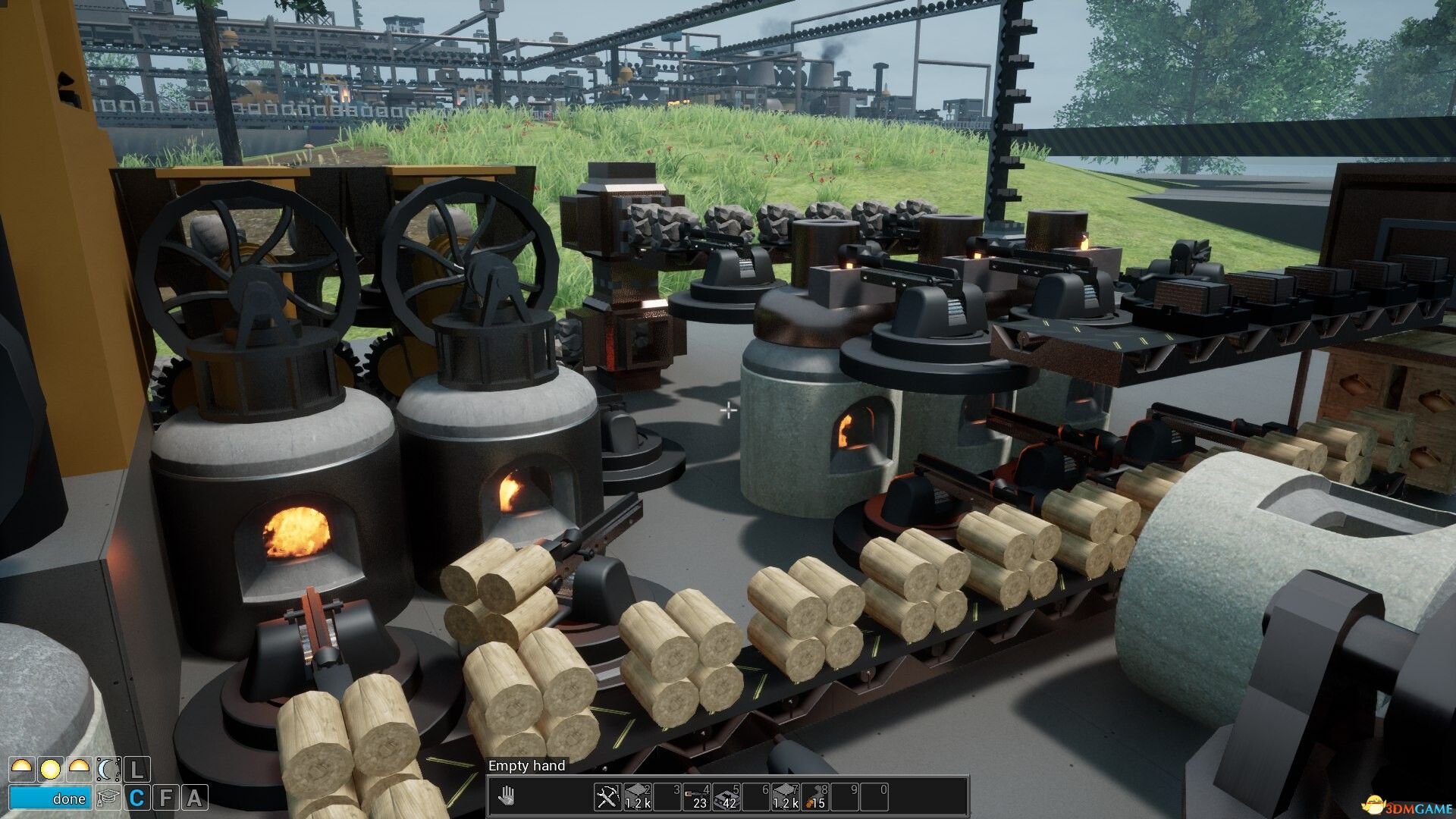Select hotbar slot 1 tools icon

(607, 796)
